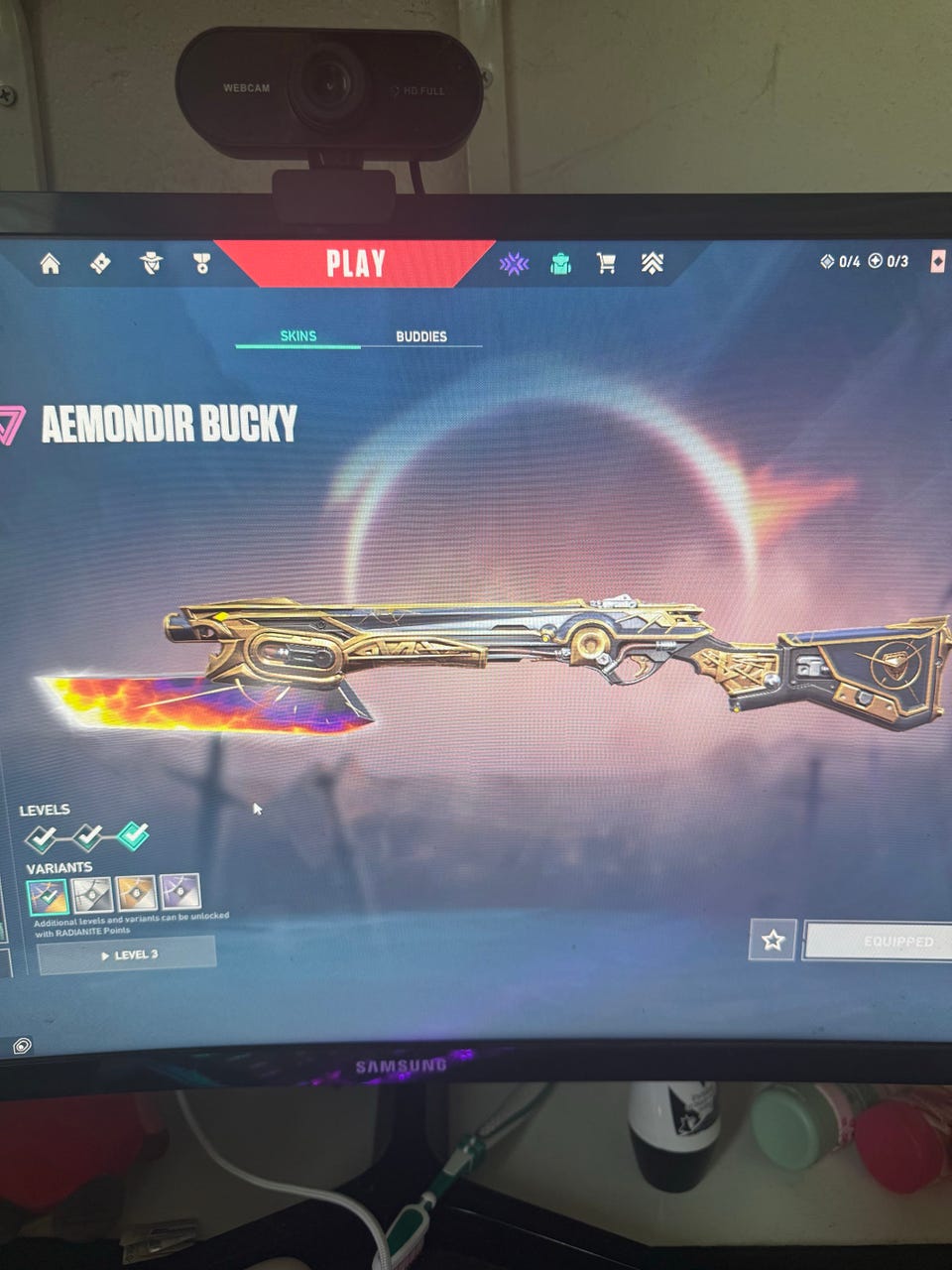Choose the purple locked variant swatch

pos(179,892)
